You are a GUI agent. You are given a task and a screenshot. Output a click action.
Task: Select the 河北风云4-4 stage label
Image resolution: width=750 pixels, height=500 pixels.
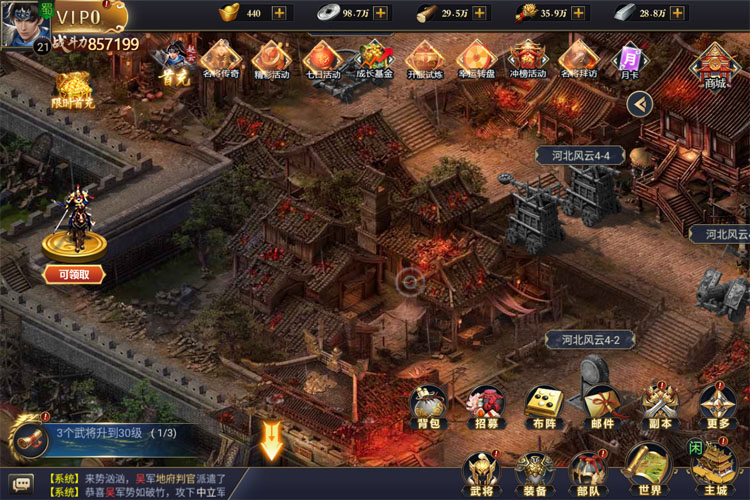(580, 155)
